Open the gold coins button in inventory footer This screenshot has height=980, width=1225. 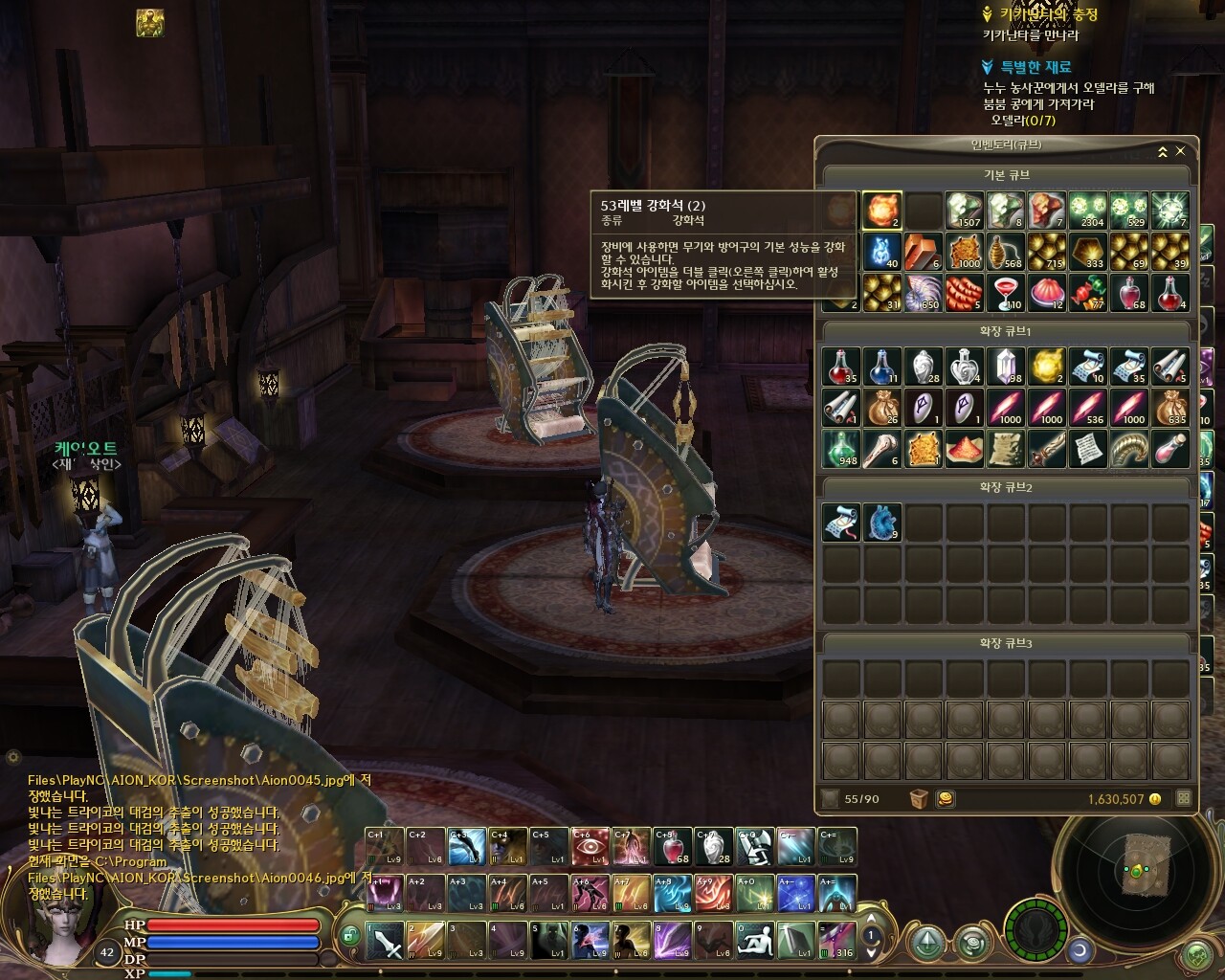coord(945,798)
